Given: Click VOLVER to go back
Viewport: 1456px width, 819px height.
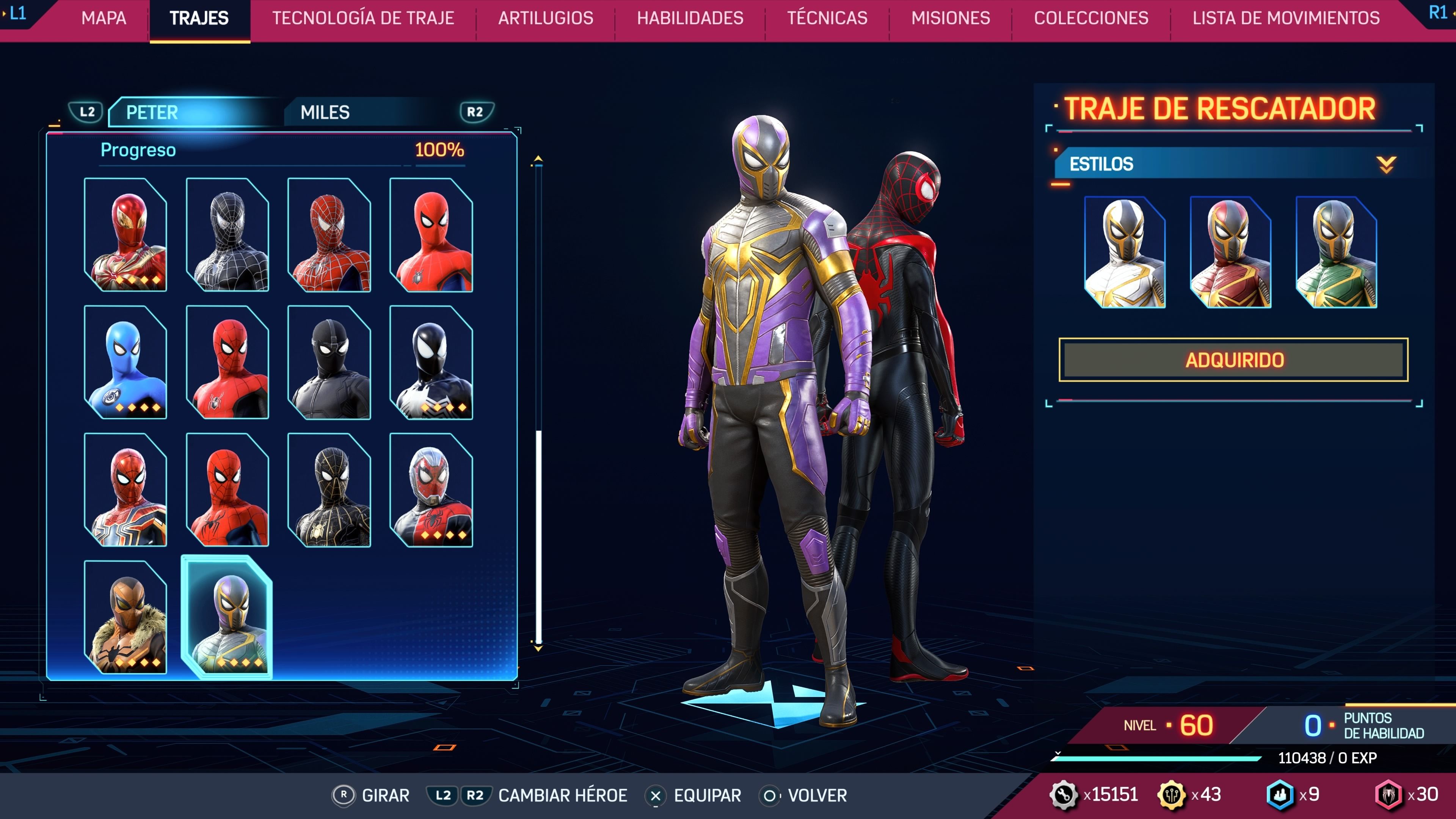Looking at the screenshot, I should pos(808,795).
